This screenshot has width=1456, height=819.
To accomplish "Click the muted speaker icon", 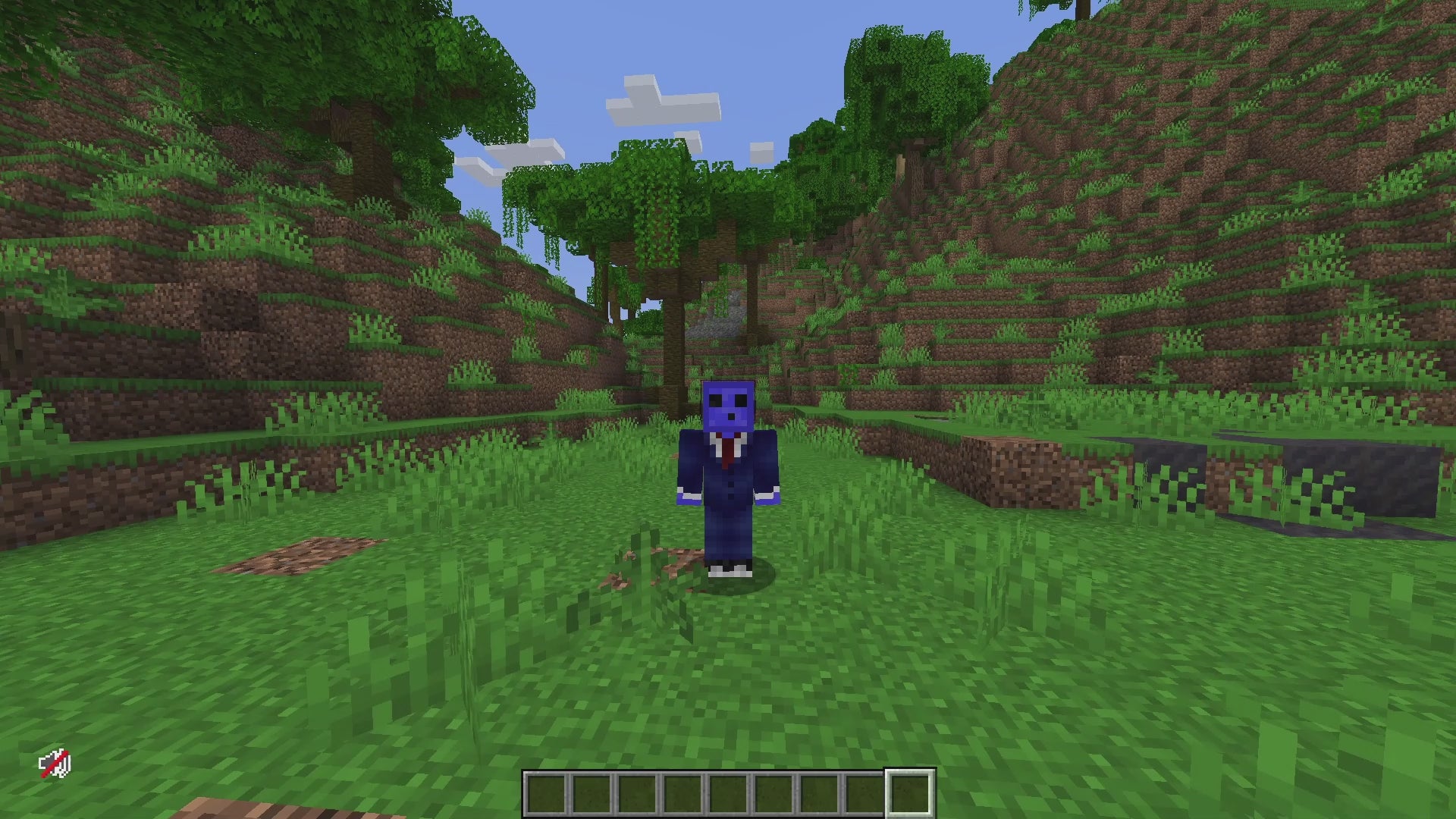I will pos(55,764).
